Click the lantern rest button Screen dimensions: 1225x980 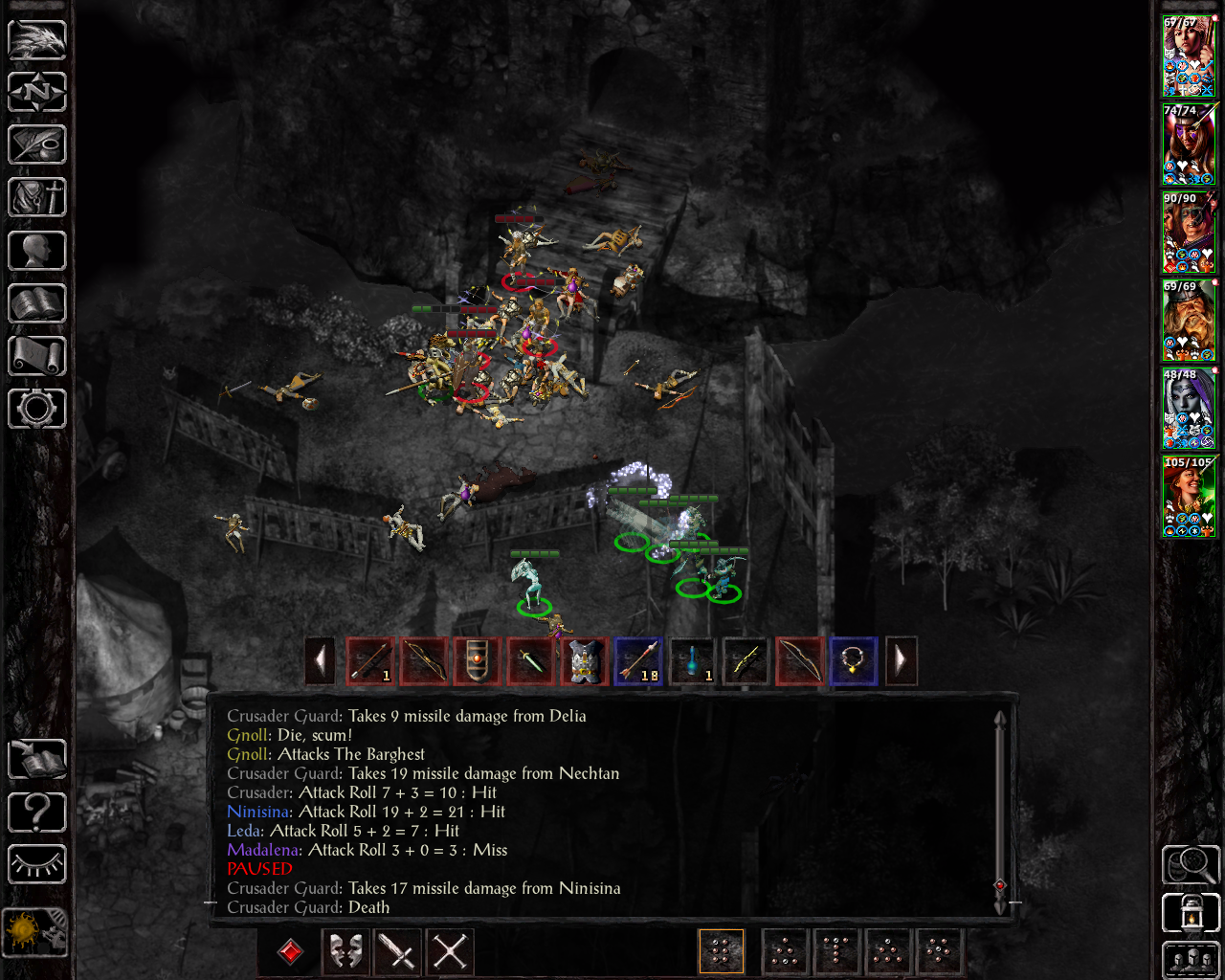(x=1190, y=912)
